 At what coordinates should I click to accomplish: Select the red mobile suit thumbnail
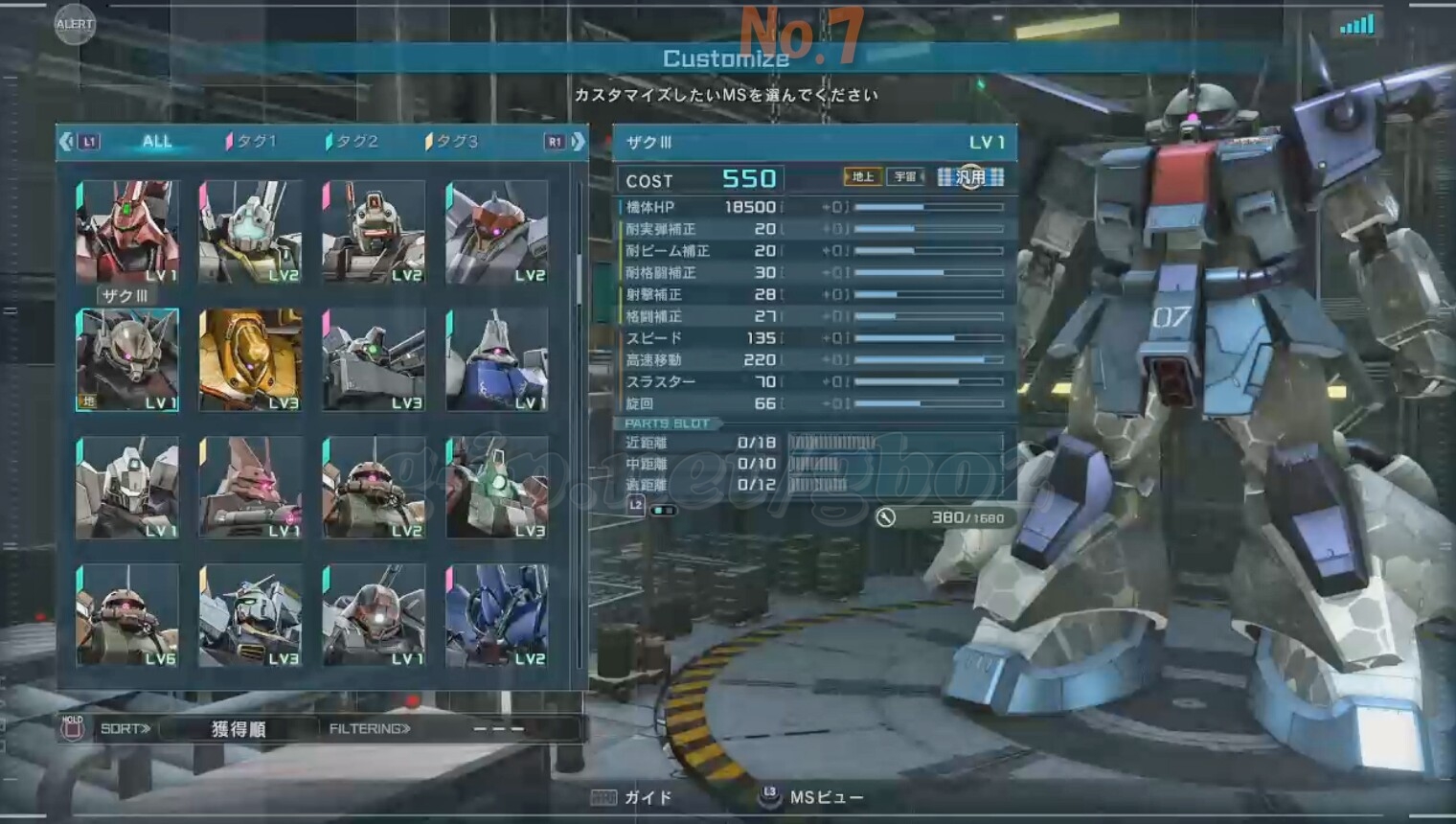[127, 231]
